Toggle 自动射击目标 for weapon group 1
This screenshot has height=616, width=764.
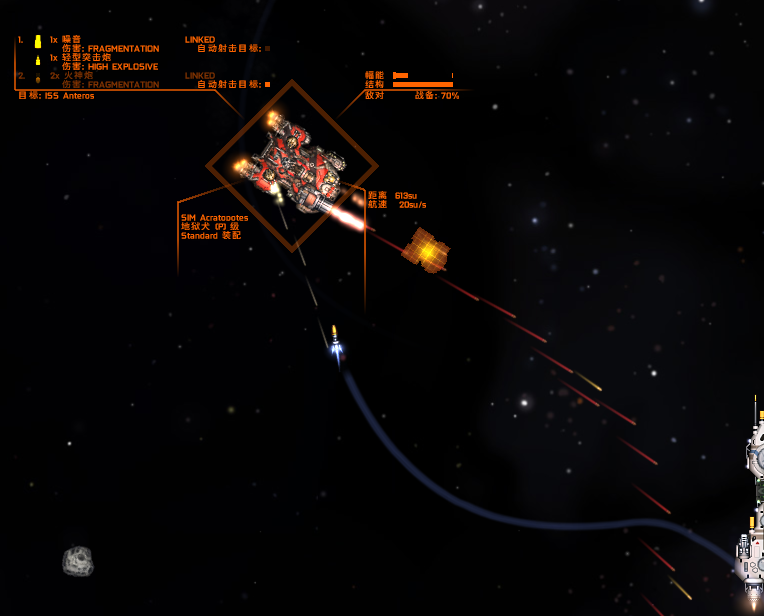(267, 48)
